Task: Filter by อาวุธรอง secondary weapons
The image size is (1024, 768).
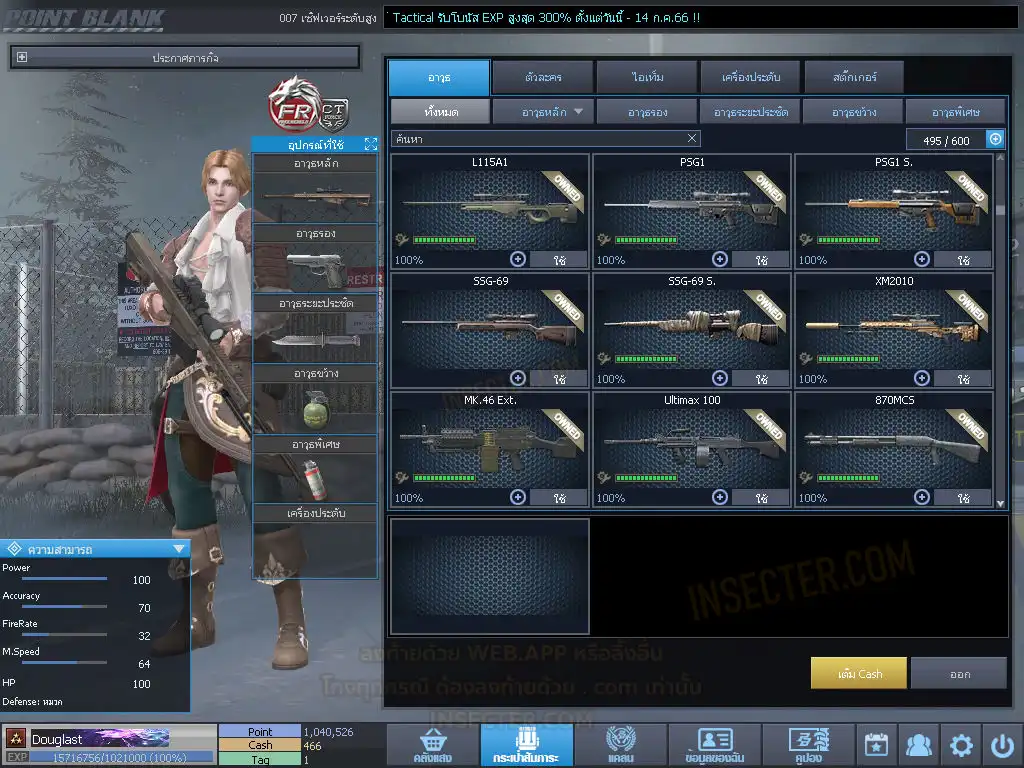Action: pyautogui.click(x=647, y=112)
